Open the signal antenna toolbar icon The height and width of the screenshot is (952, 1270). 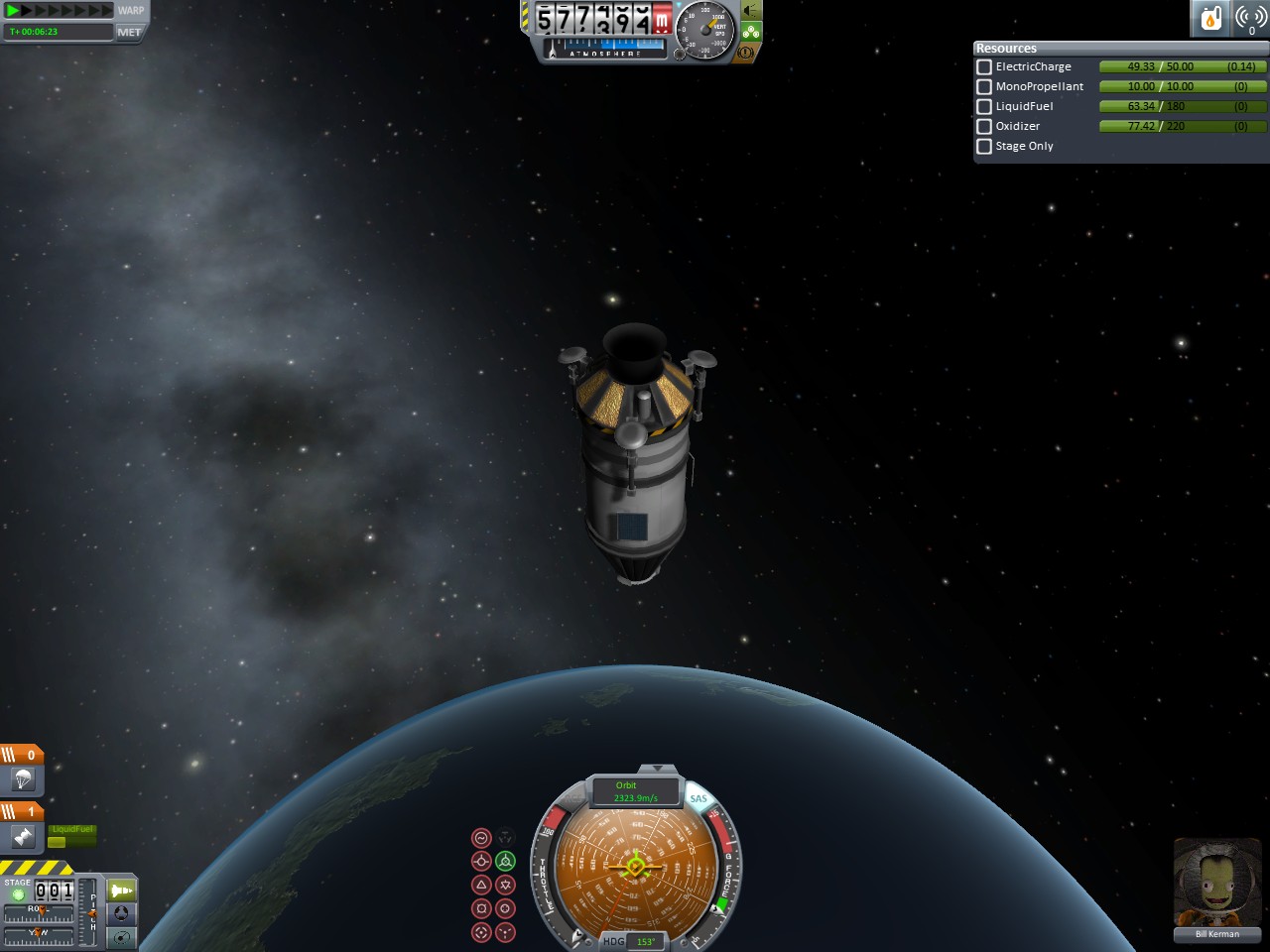tap(1250, 19)
